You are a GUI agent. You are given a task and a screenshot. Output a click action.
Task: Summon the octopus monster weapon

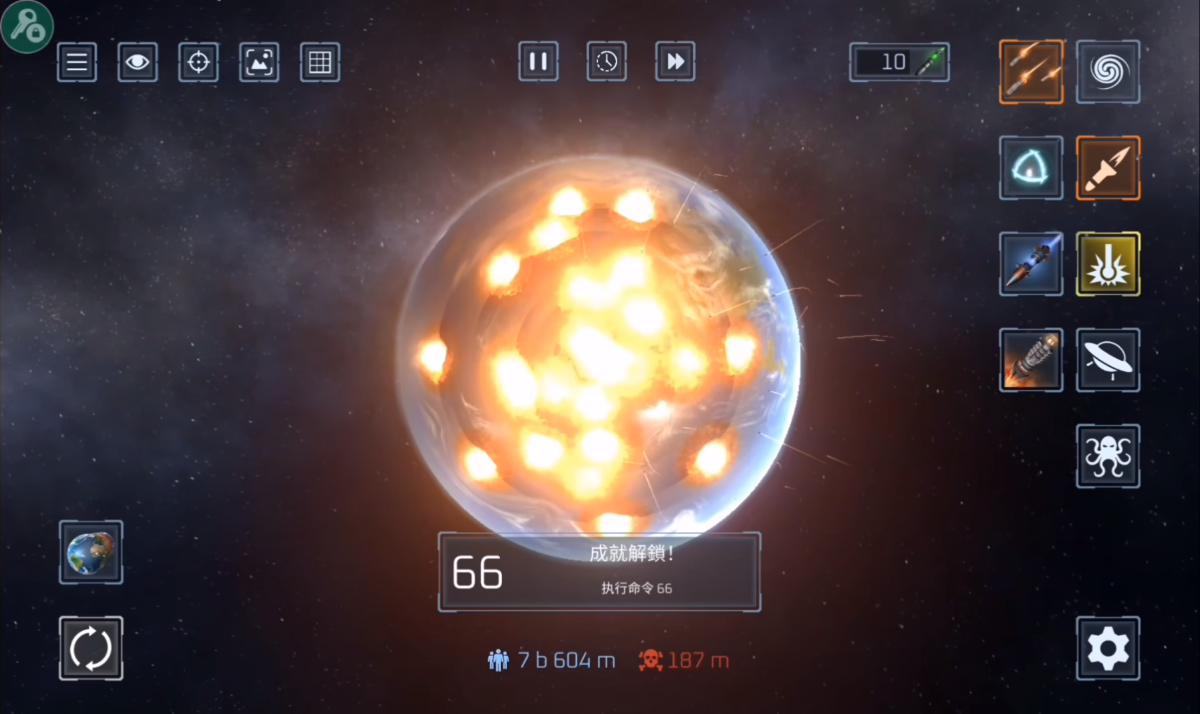tap(1108, 456)
